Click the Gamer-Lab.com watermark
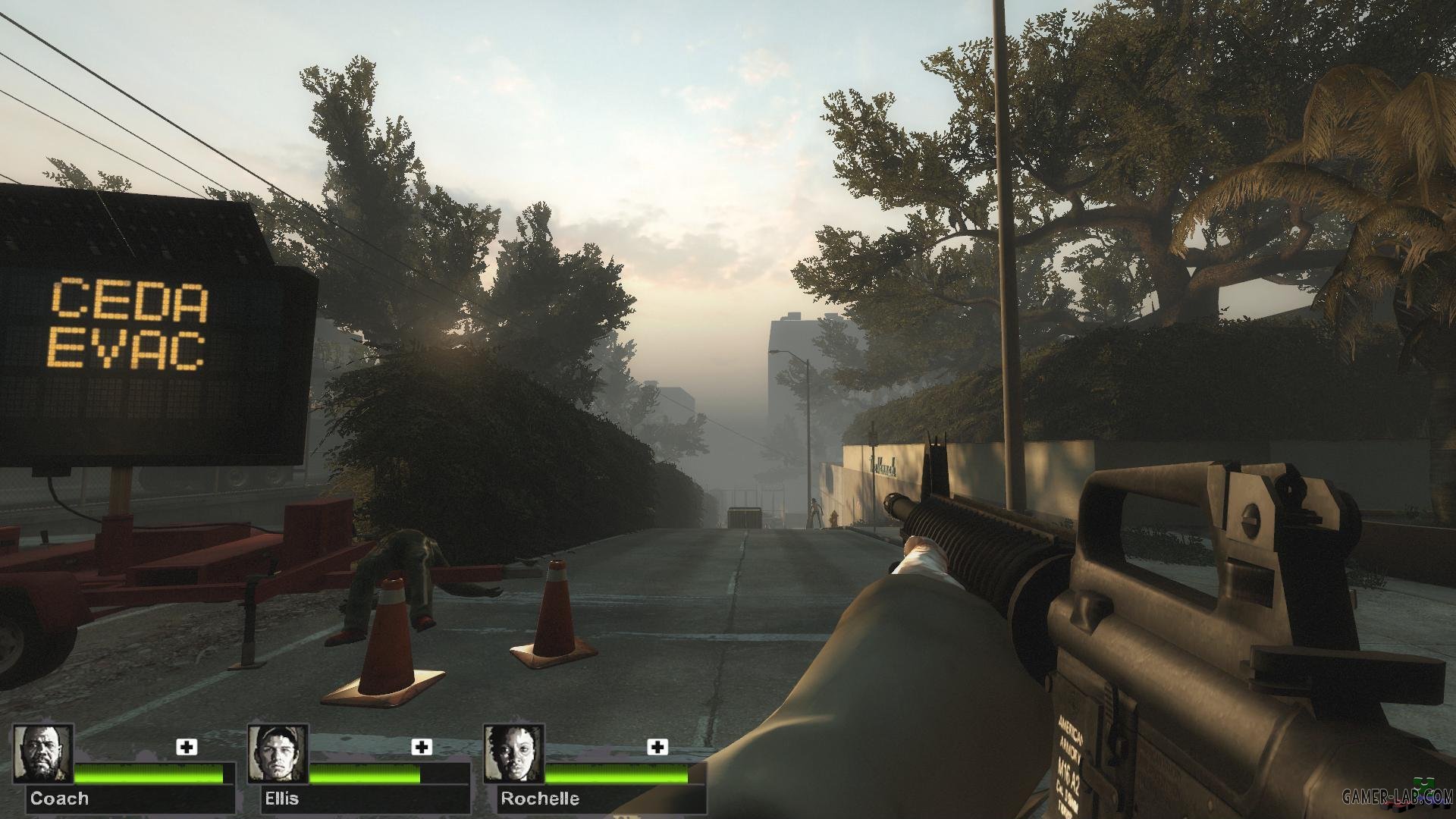This screenshot has width=1456, height=819. click(x=1394, y=797)
